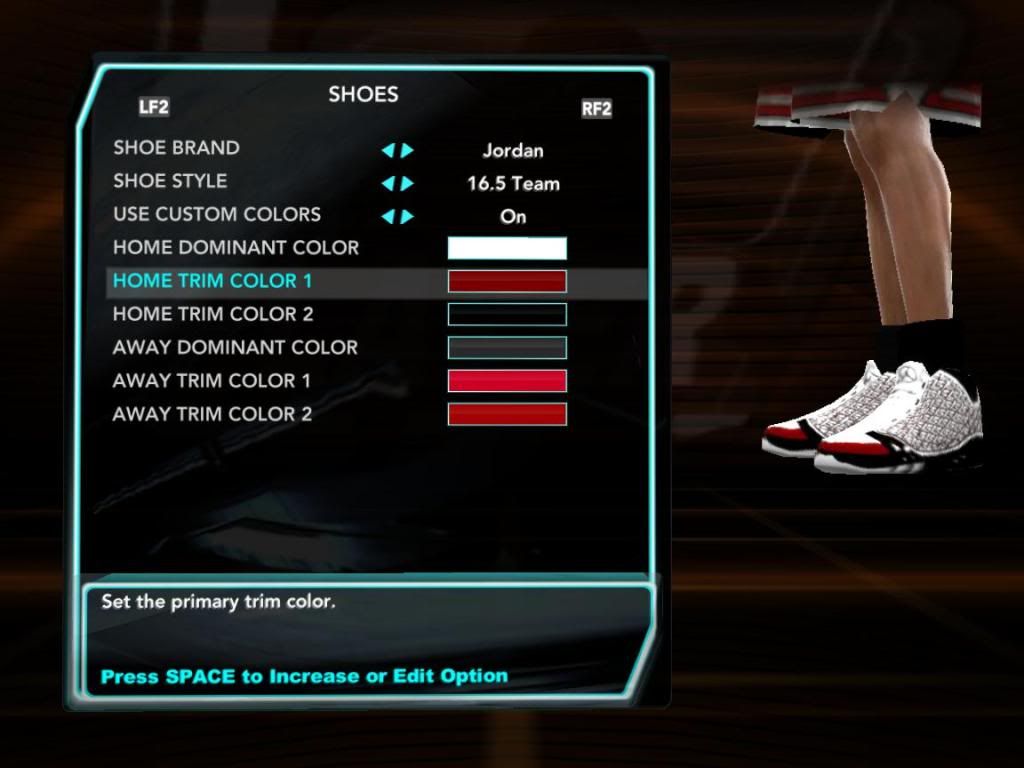Open the white Home Dominant Color swatch

click(507, 248)
